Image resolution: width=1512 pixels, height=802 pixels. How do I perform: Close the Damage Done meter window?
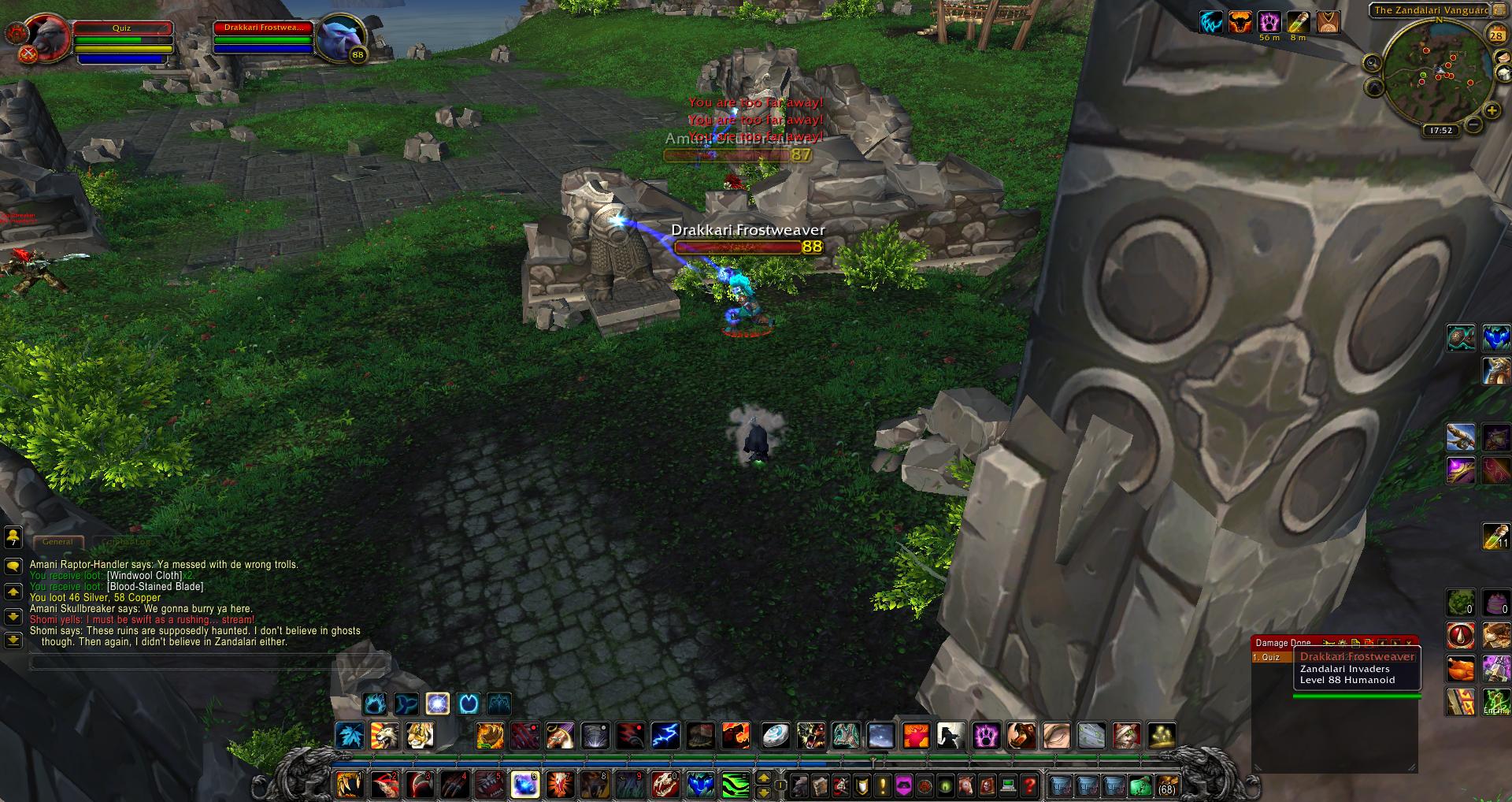coord(1409,643)
